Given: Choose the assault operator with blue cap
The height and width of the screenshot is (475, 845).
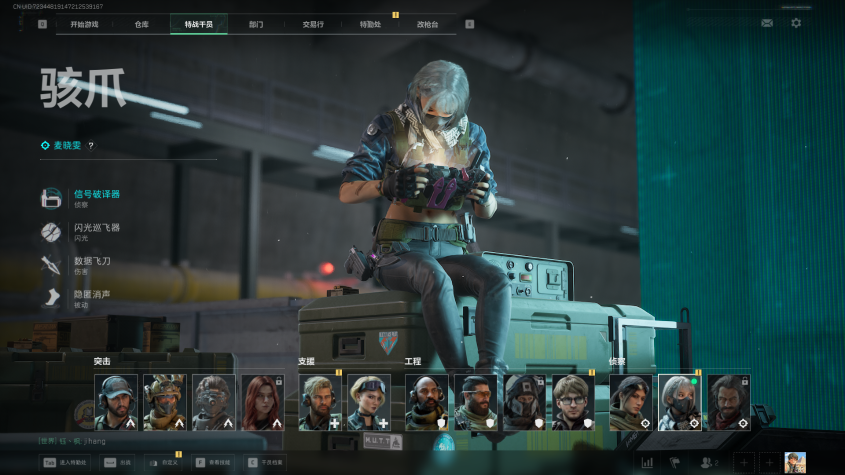Looking at the screenshot, I should 116,402.
